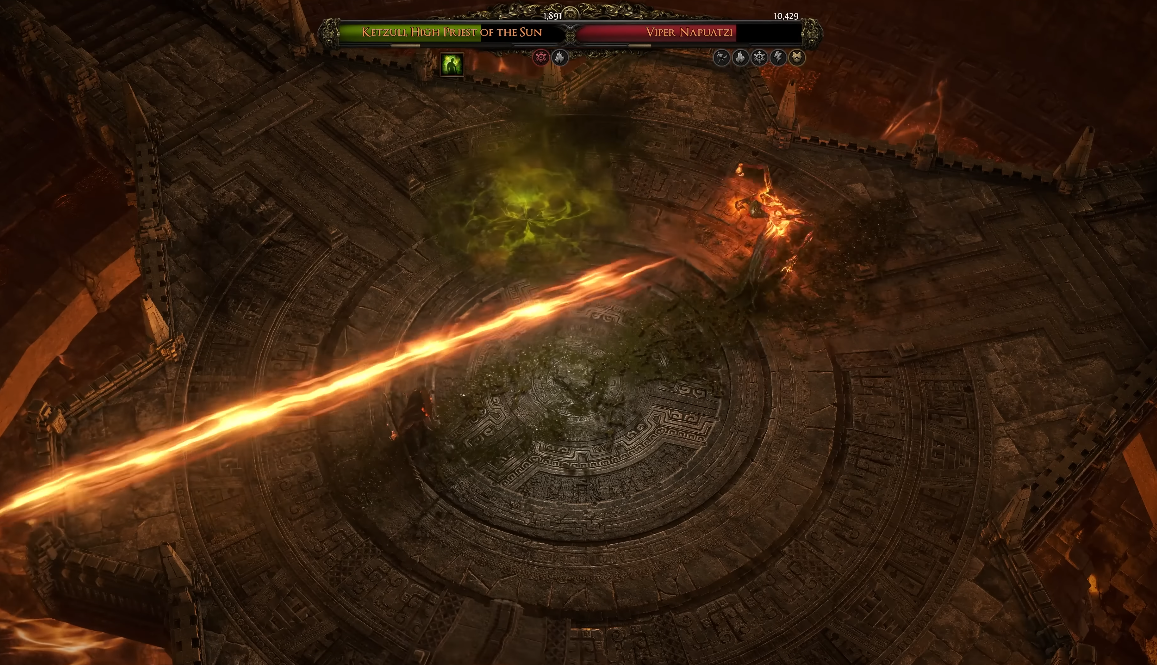Select the lightning bolt modifier icon
1157x665 pixels.
click(777, 58)
